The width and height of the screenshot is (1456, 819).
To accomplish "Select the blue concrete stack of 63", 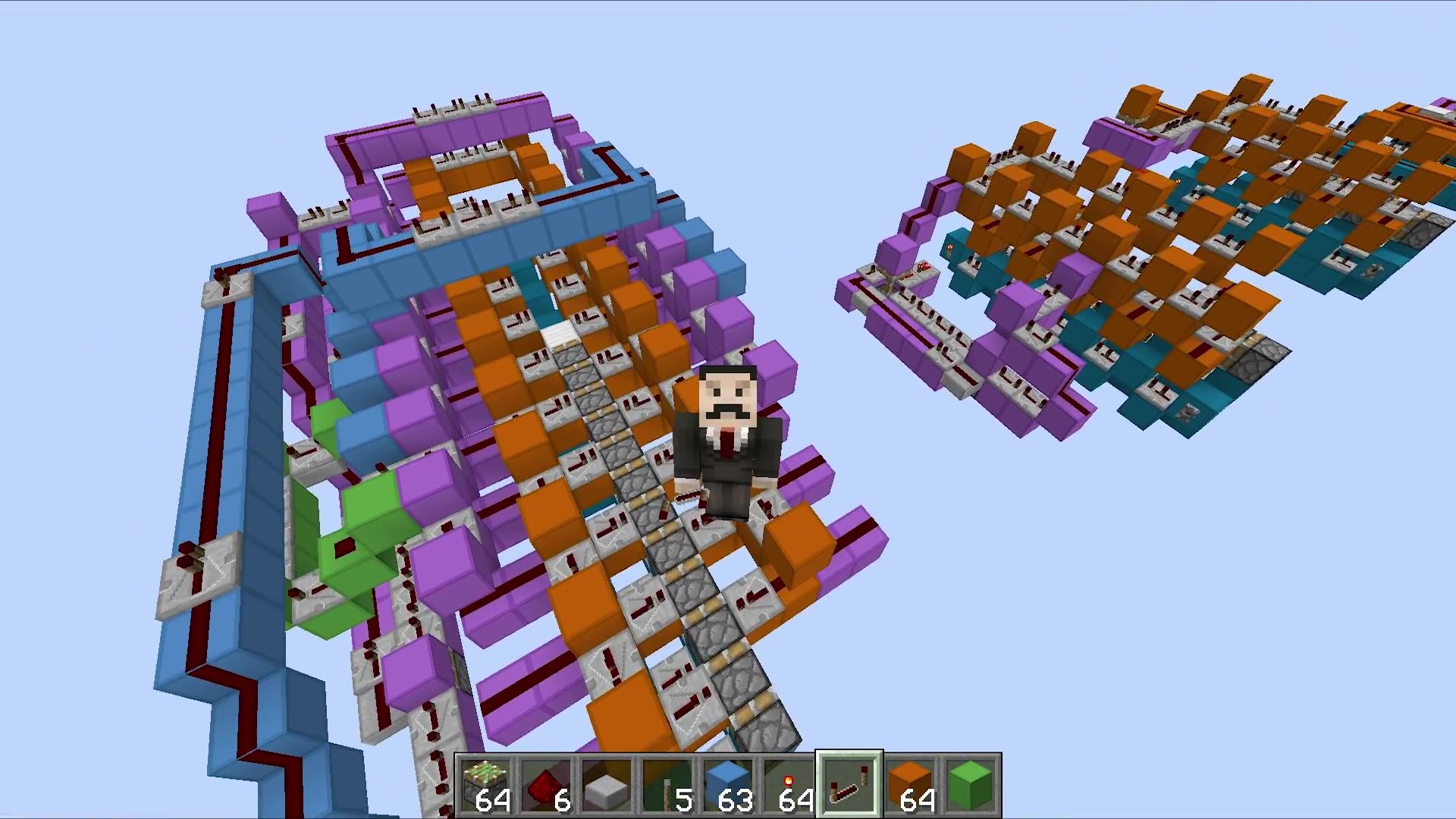I will click(726, 781).
